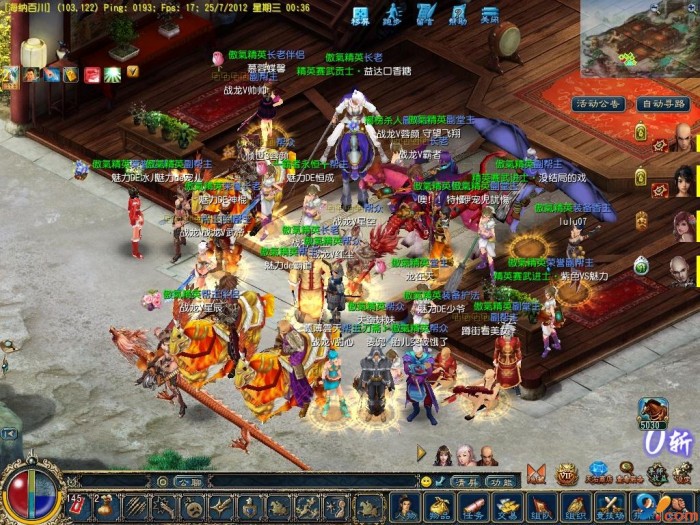Open the 功能 function button

(500, 481)
